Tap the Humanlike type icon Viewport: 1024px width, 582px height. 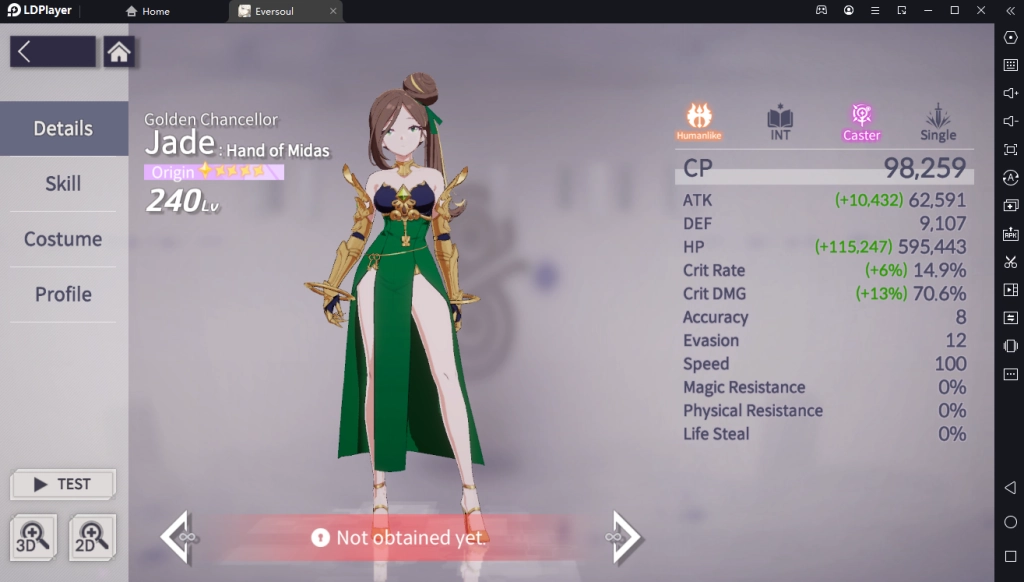click(699, 121)
